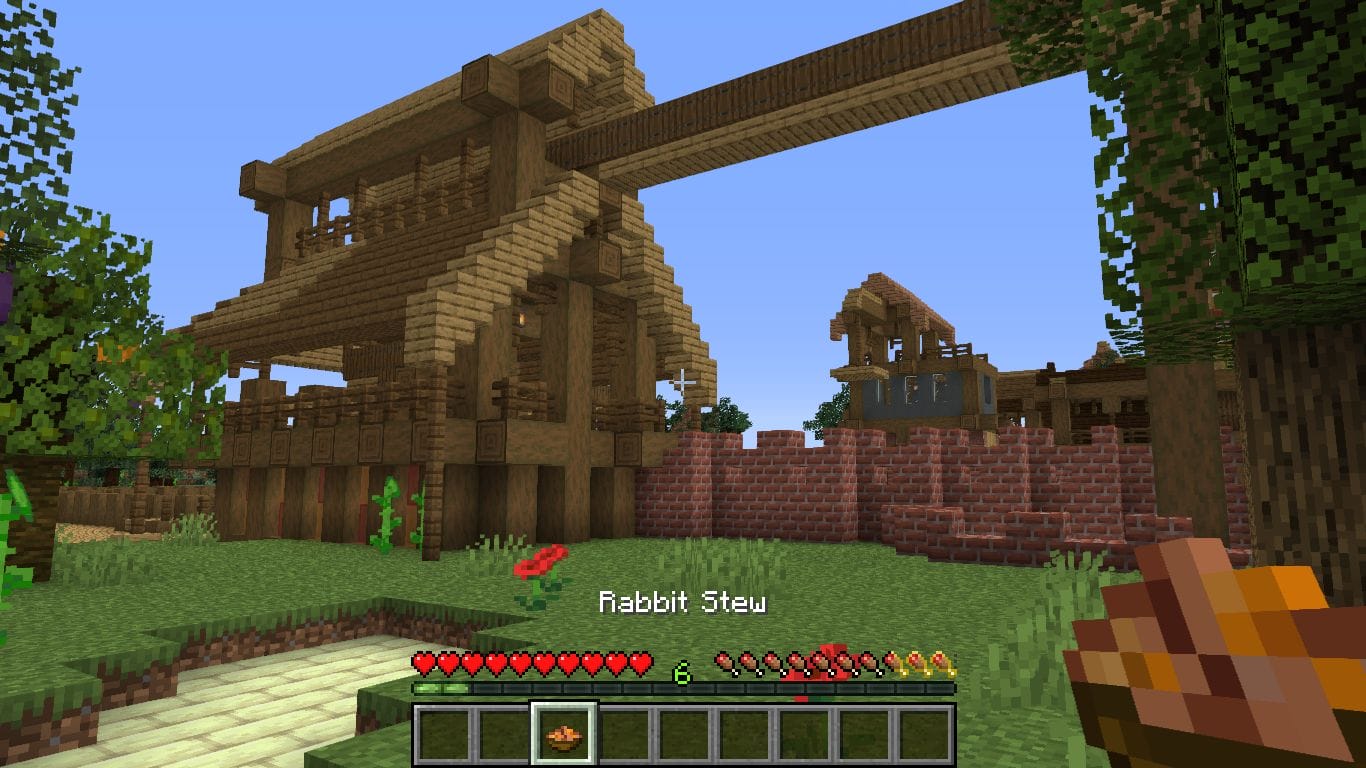Click the first drumstick in the hunger bar

click(x=727, y=663)
